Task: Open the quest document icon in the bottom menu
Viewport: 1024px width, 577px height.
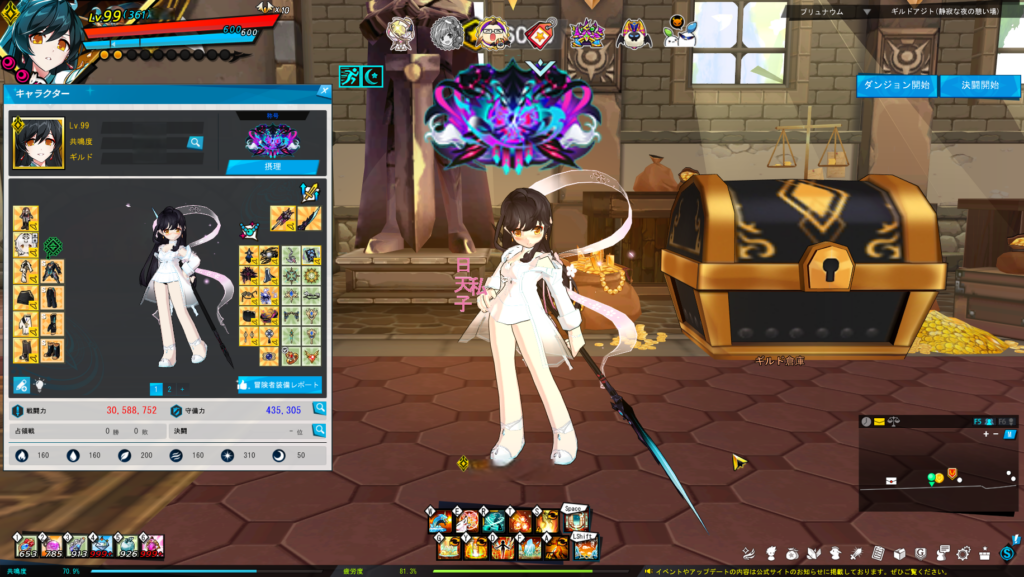Action: click(x=877, y=553)
